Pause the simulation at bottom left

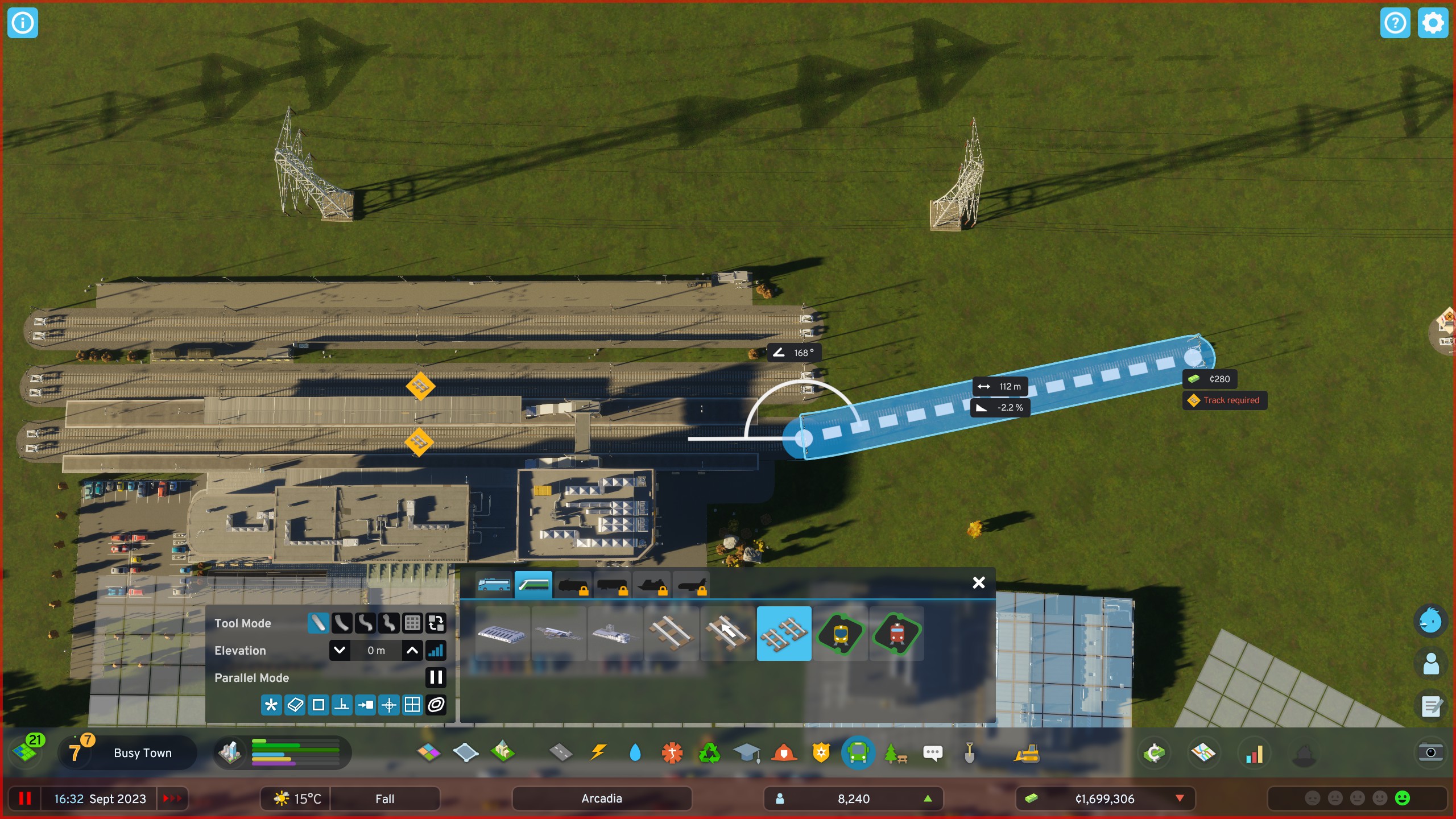tap(25, 798)
